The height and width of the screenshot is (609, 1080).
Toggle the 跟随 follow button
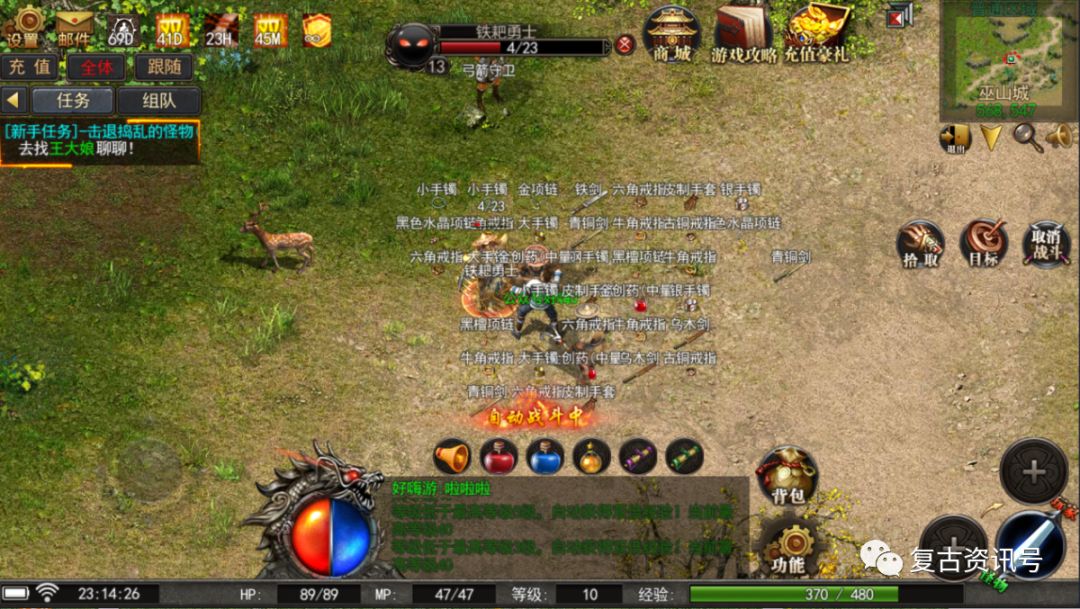tap(163, 68)
